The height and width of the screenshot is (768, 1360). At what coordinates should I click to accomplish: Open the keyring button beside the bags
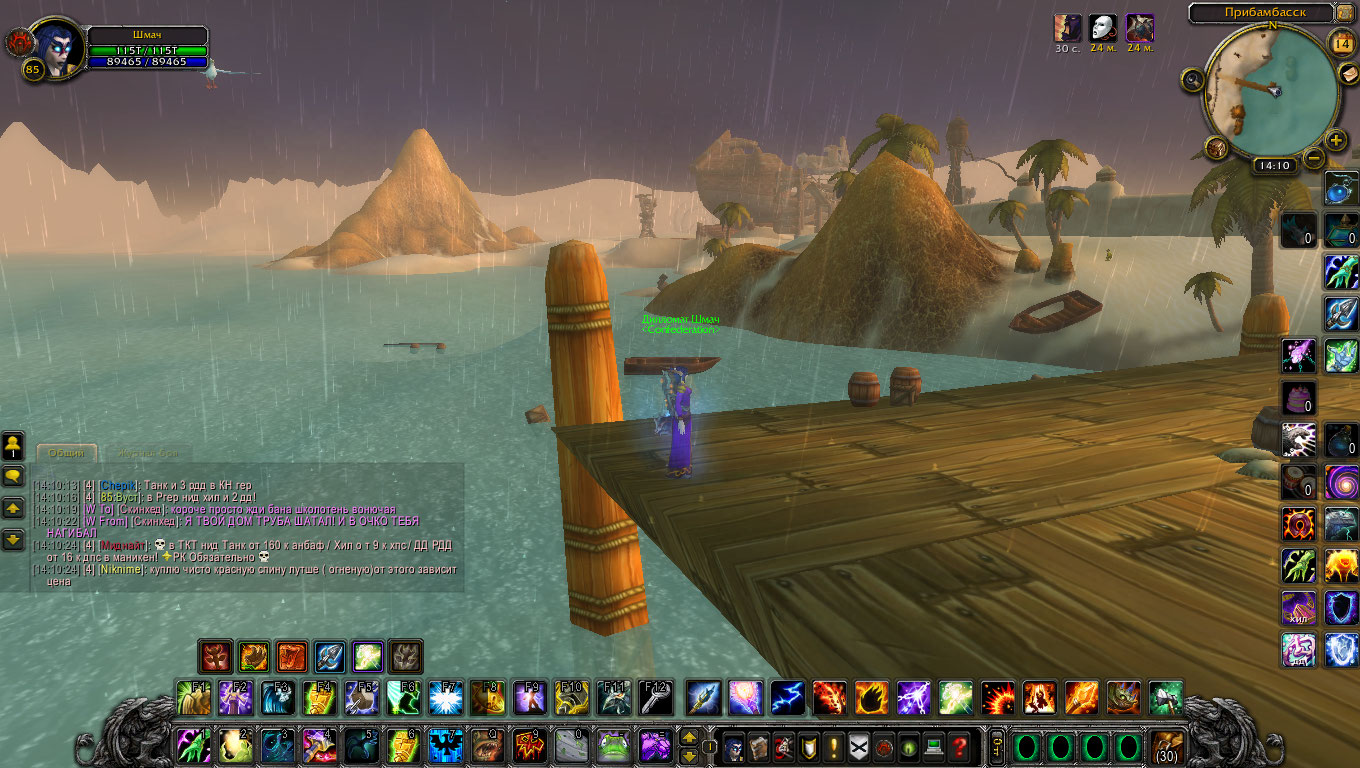click(x=996, y=746)
